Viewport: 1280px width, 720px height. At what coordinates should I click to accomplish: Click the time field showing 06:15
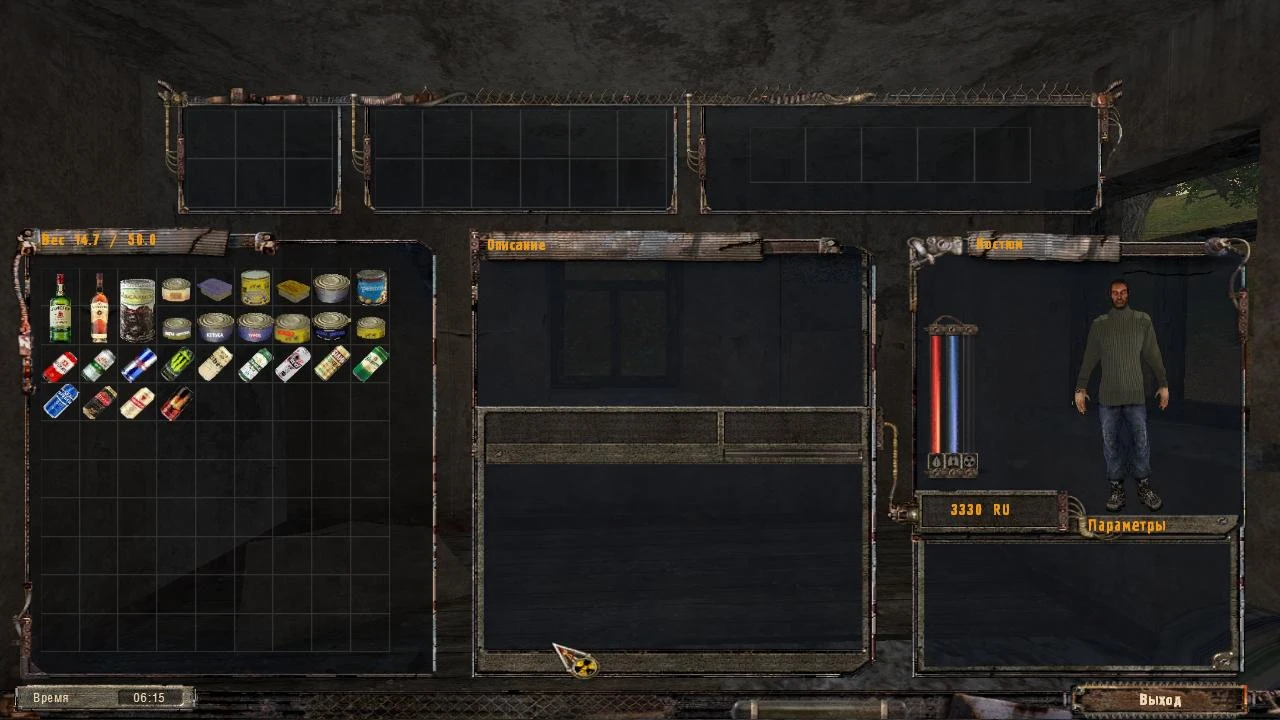click(147, 698)
